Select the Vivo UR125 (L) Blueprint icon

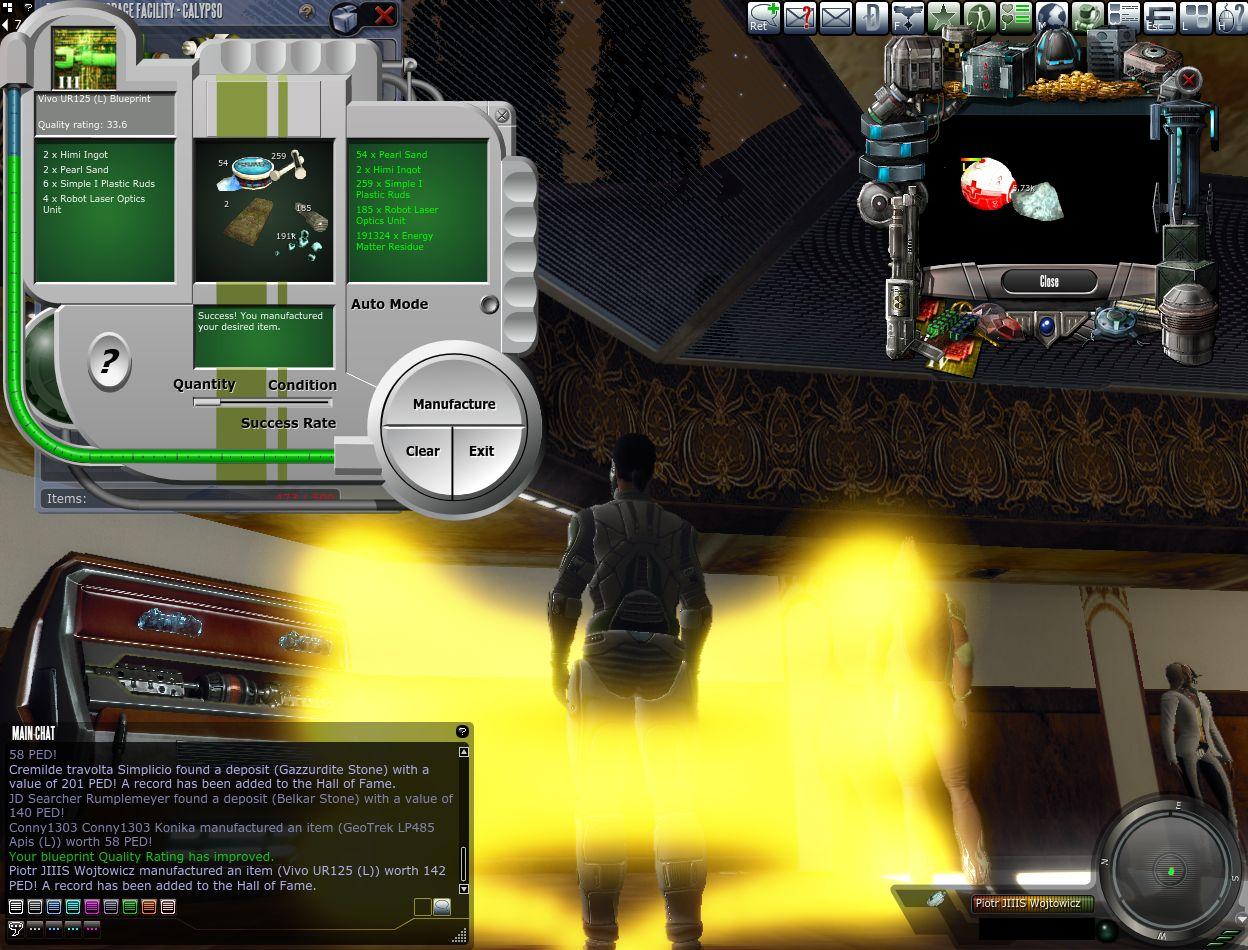coord(84,59)
